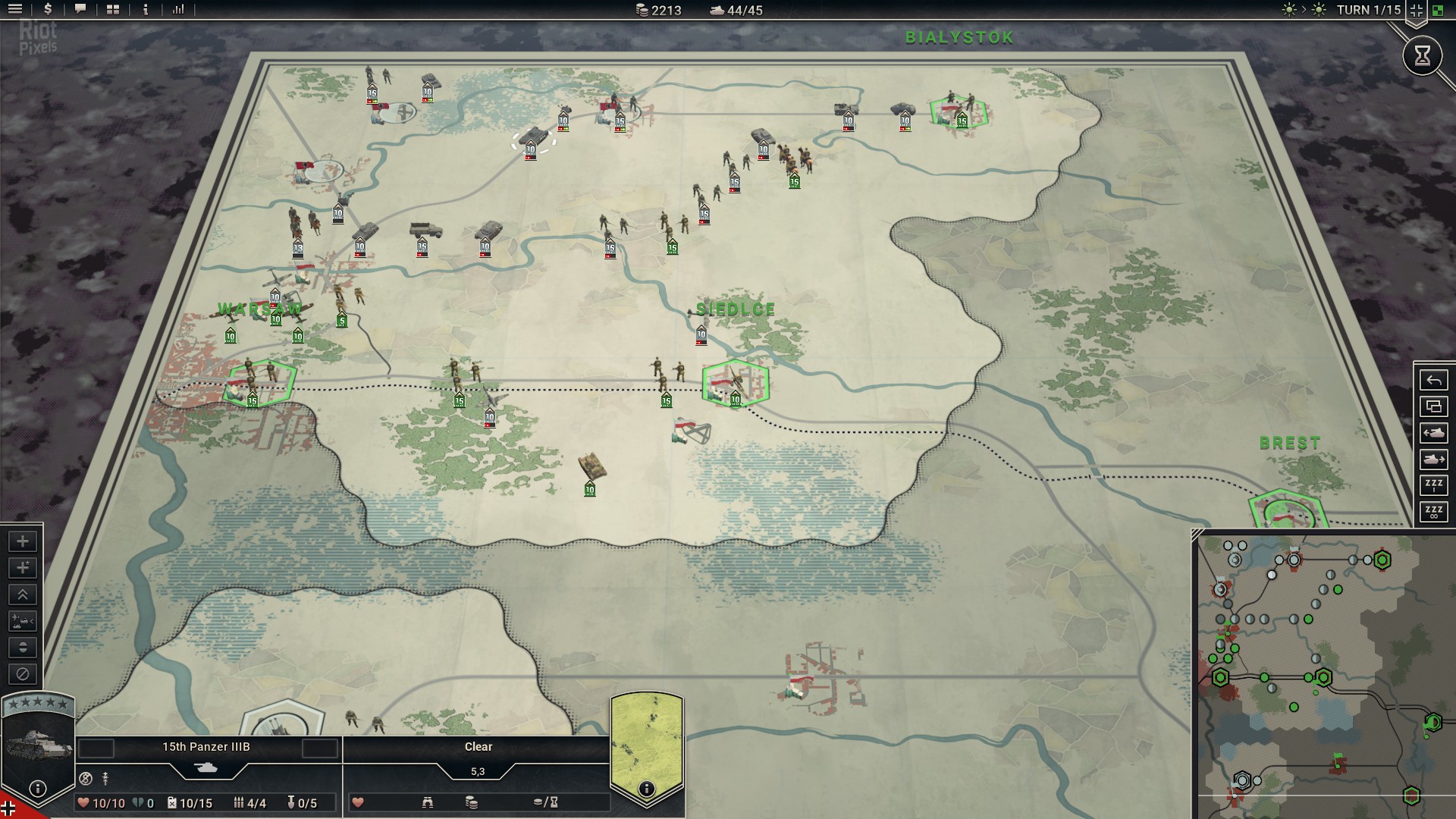1456x819 pixels.
Task: Open the speech bubble message log
Action: point(80,10)
